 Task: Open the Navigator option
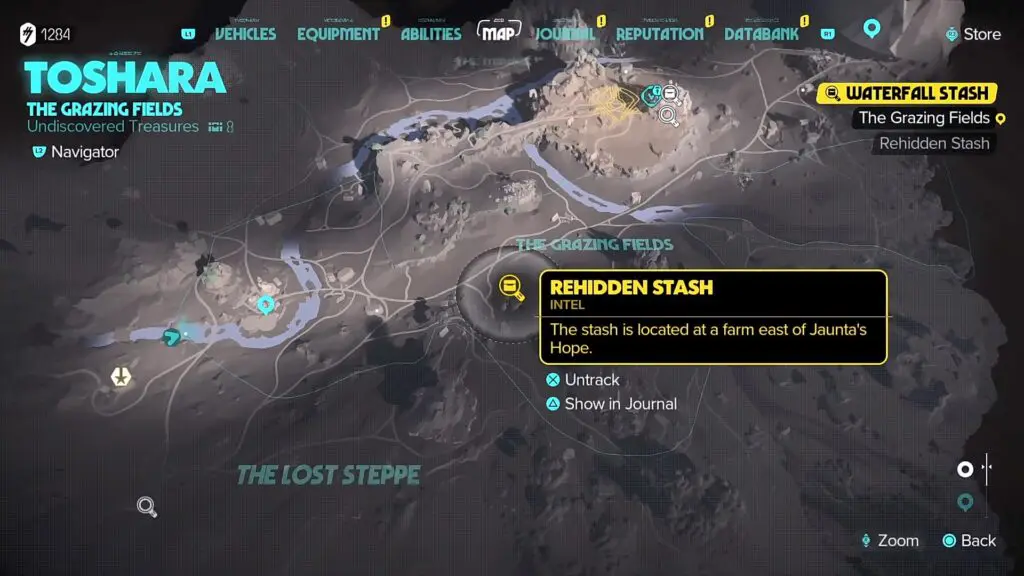click(84, 152)
